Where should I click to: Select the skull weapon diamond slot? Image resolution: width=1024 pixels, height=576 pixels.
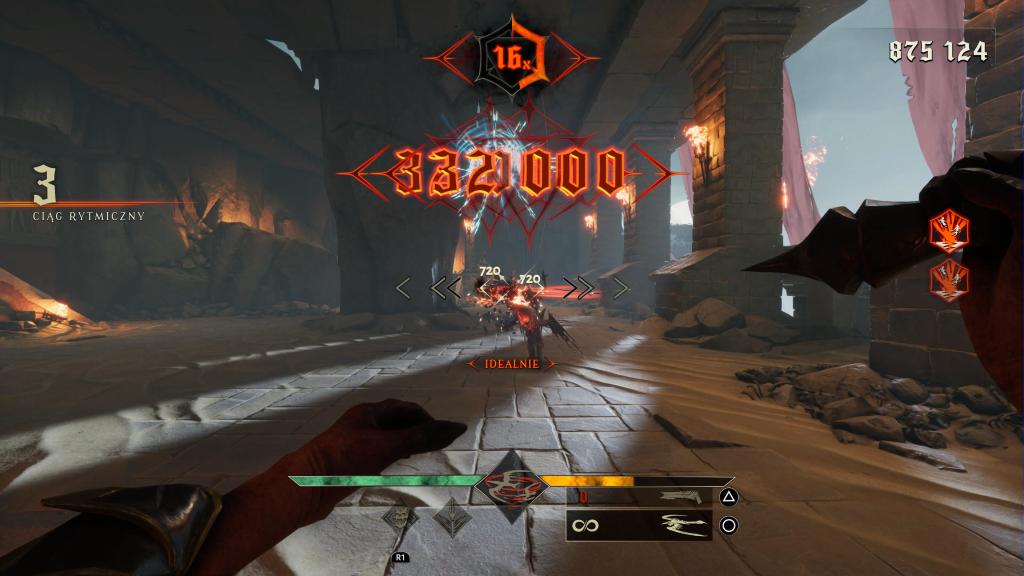tap(401, 518)
